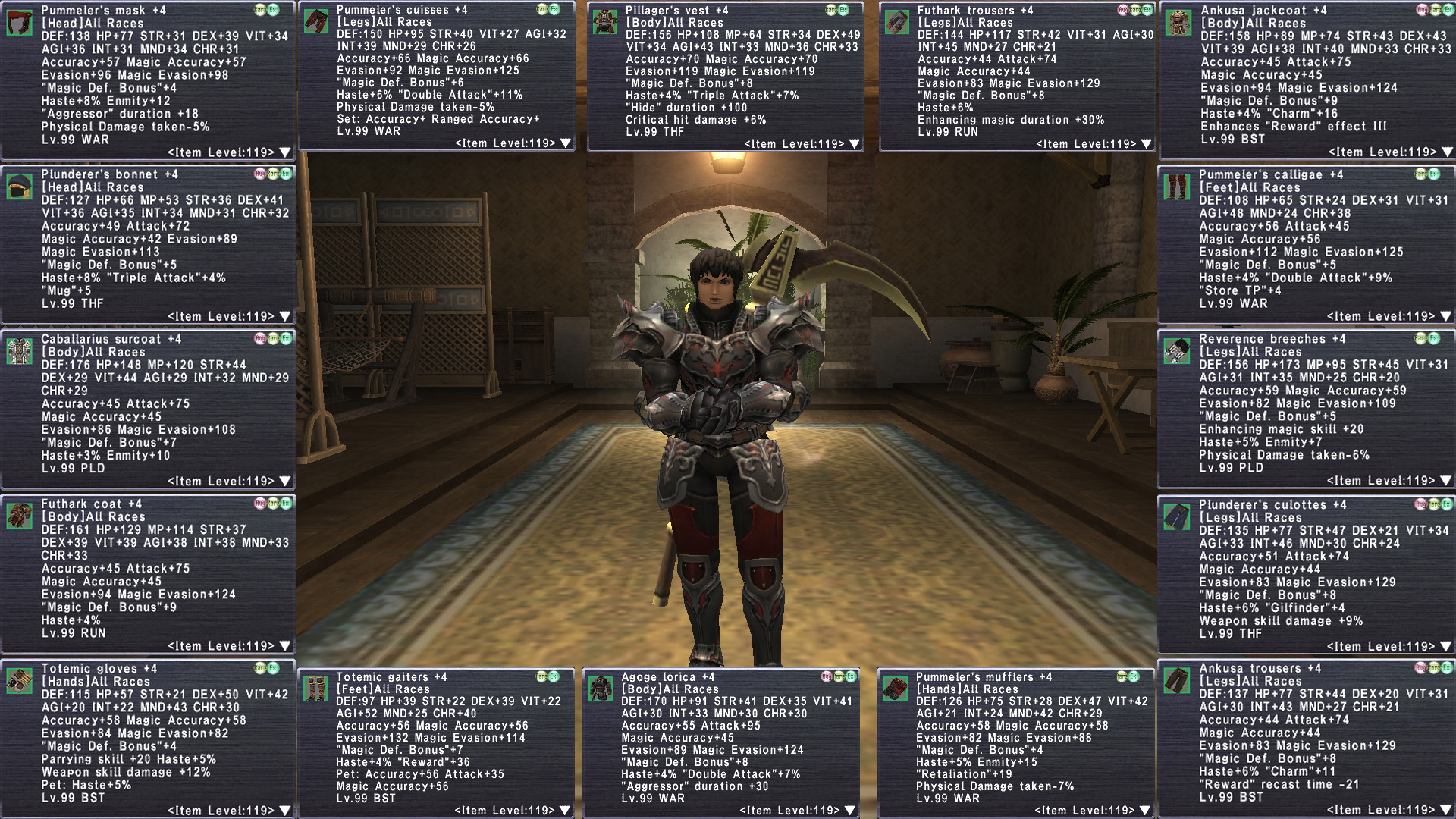Select the Plunderer's culottes +4 icon
The width and height of the screenshot is (1456, 819).
coord(1178,516)
